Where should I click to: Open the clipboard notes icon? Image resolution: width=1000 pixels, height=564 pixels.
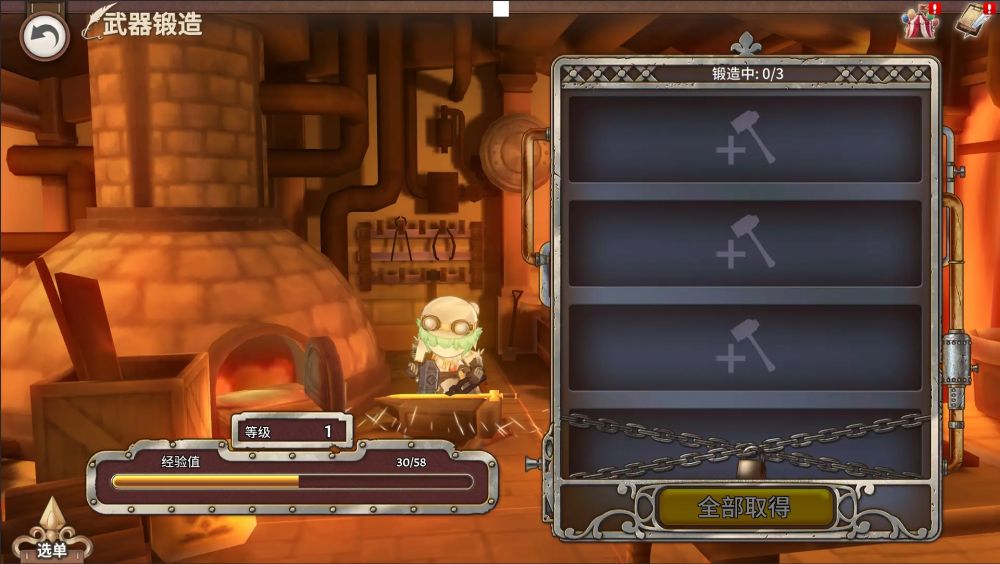coord(971,21)
